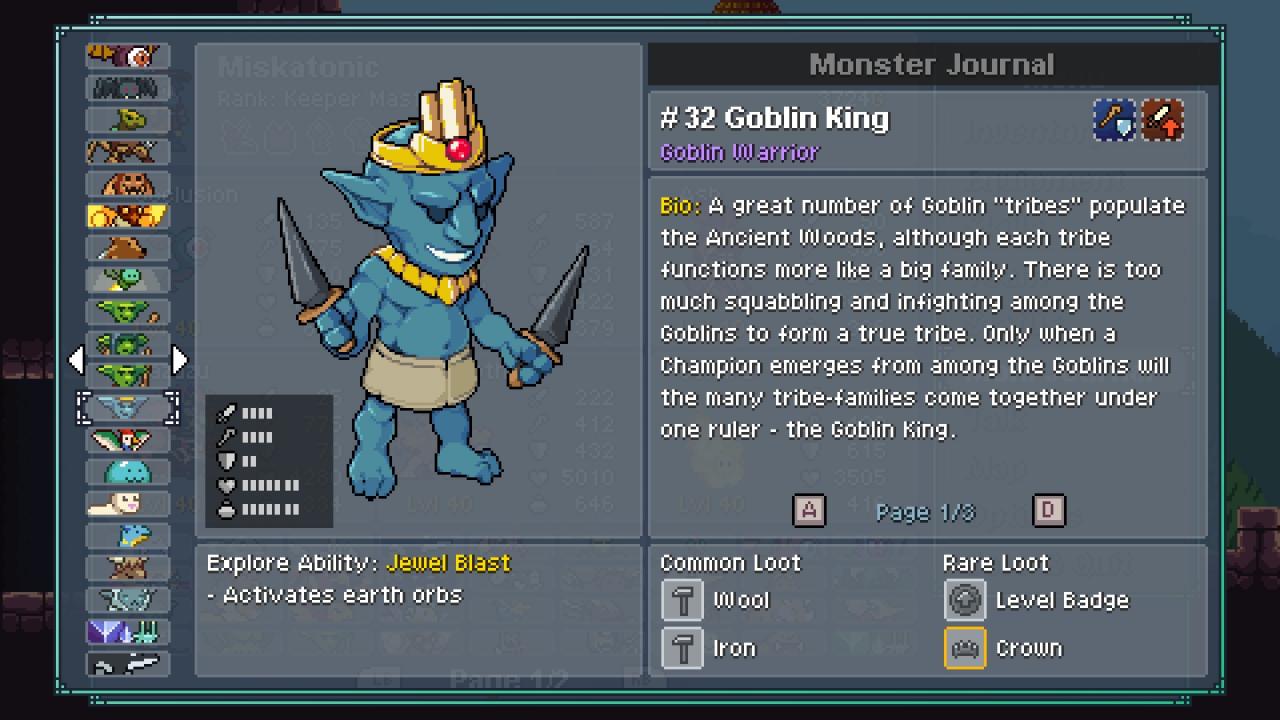The height and width of the screenshot is (720, 1280).
Task: Show the blue staff and shield trait icon
Action: 1114,120
